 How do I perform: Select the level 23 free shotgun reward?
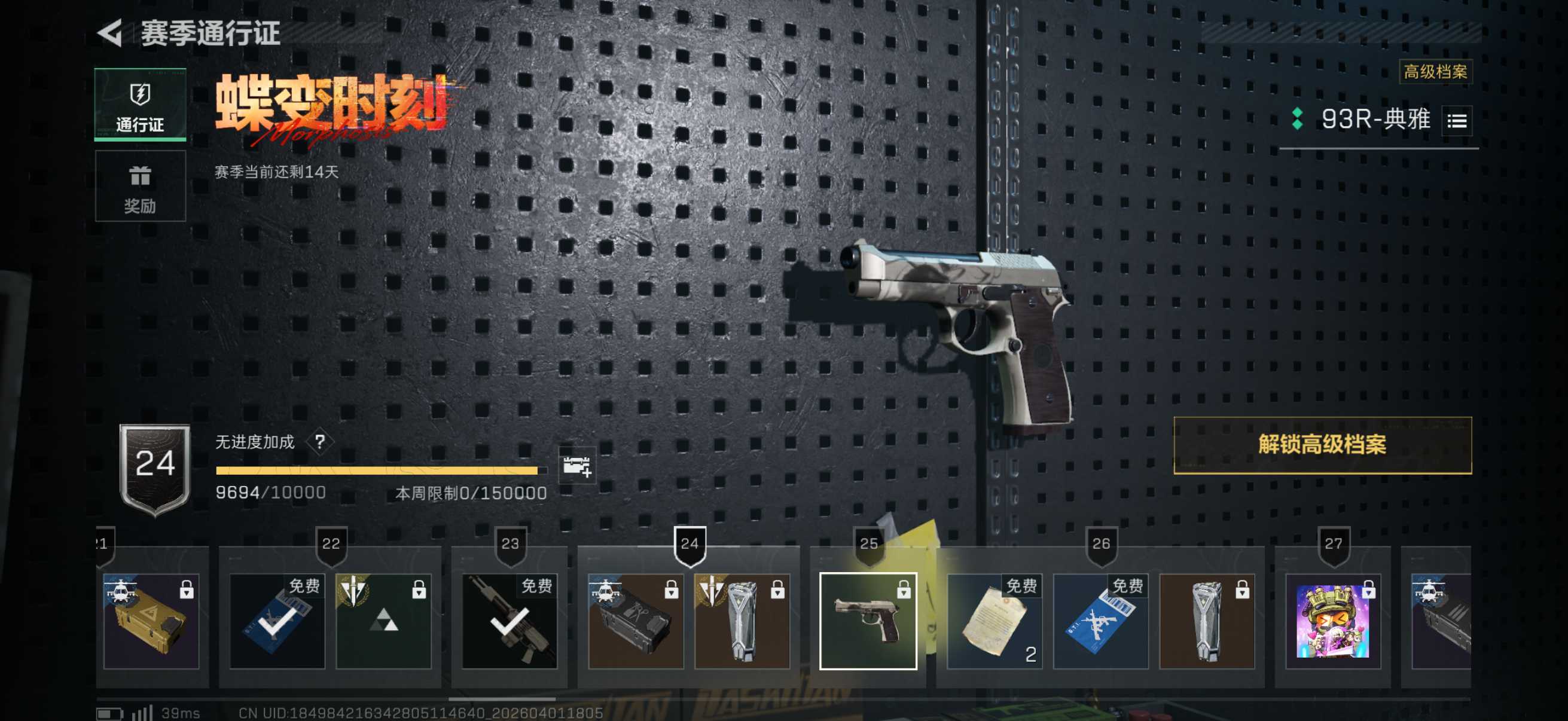tap(510, 621)
